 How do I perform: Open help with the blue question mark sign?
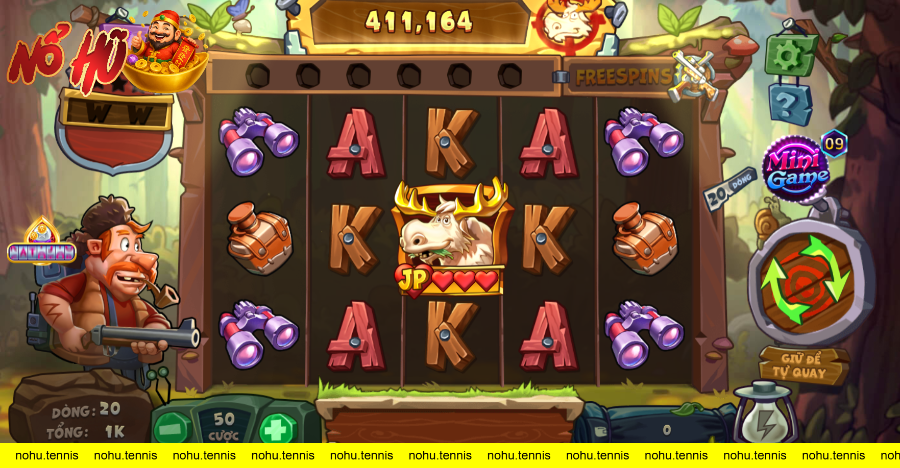pyautogui.click(x=790, y=103)
